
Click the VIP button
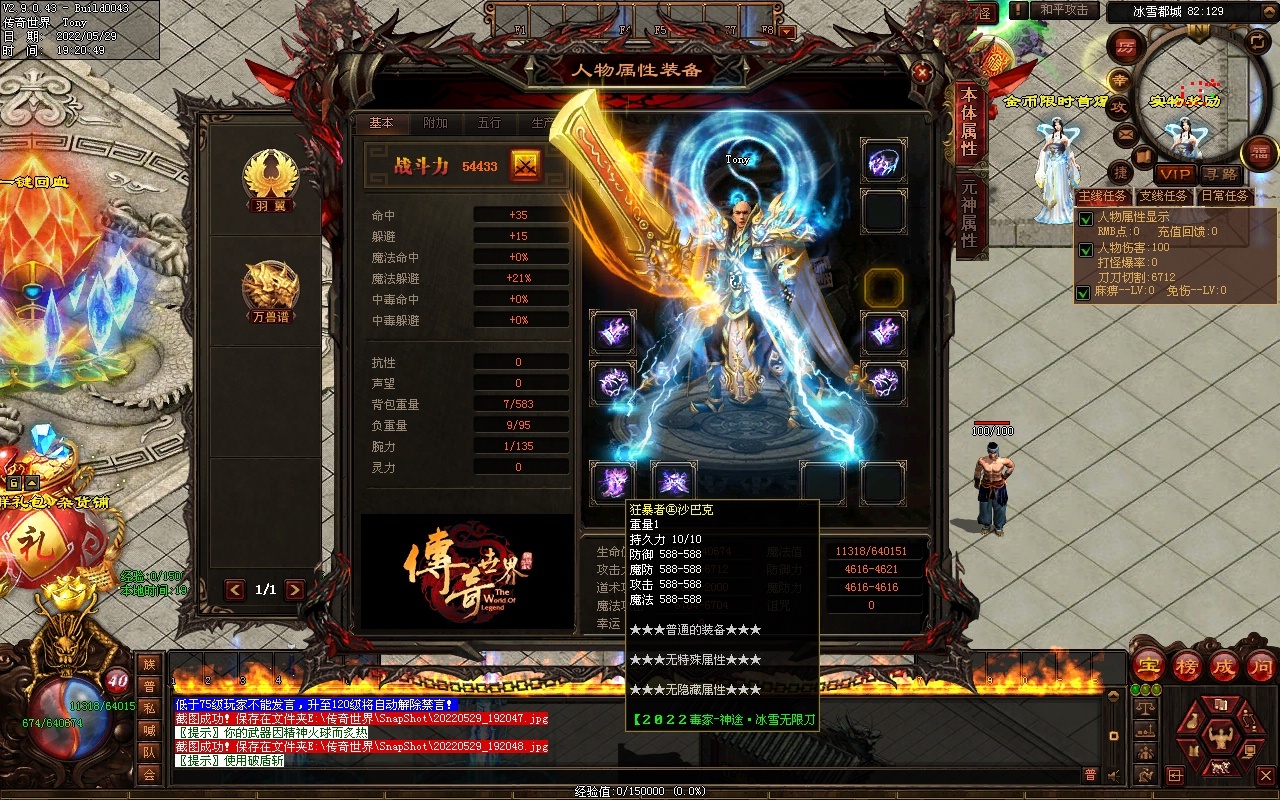(x=1176, y=174)
